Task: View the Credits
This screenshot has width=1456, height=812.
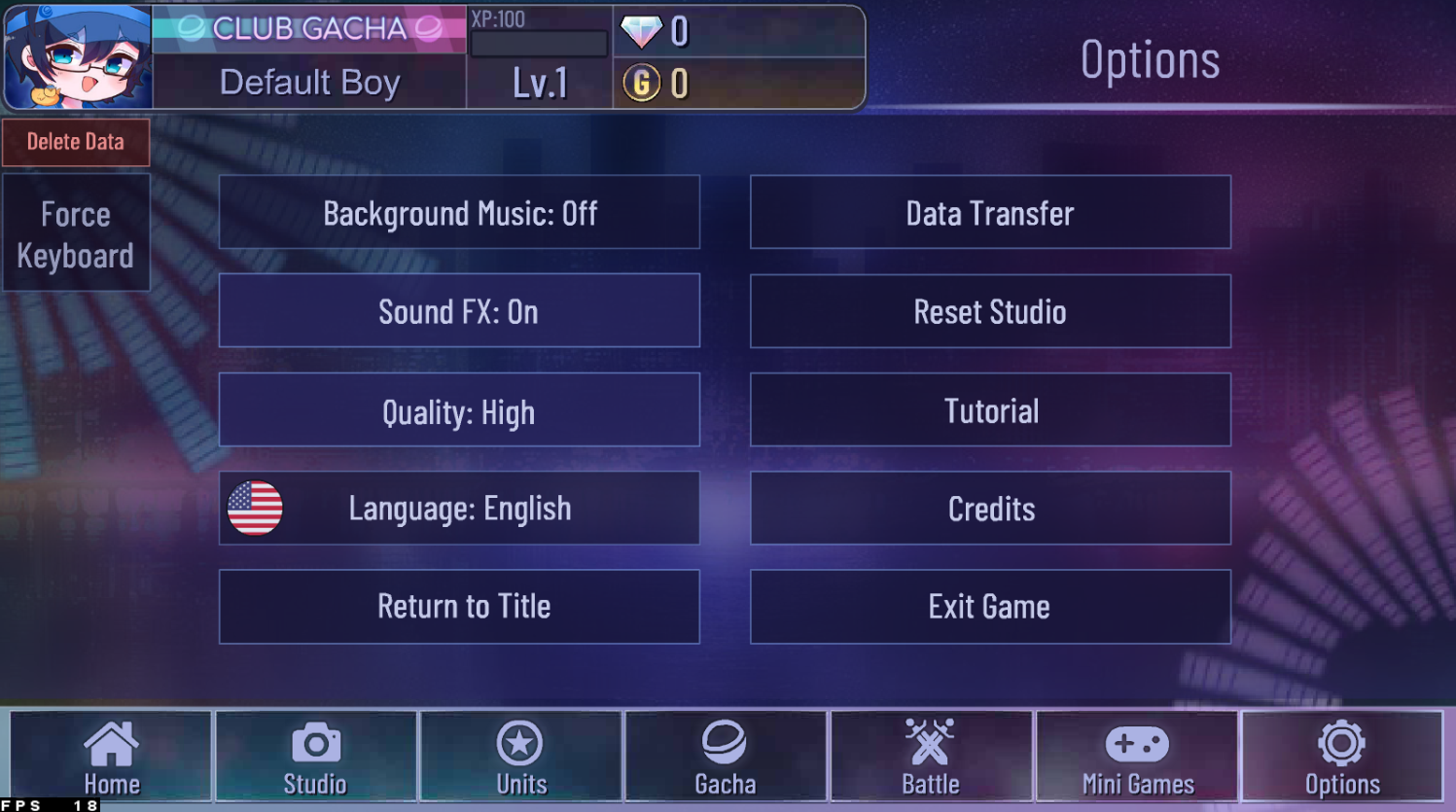Action: pos(990,508)
